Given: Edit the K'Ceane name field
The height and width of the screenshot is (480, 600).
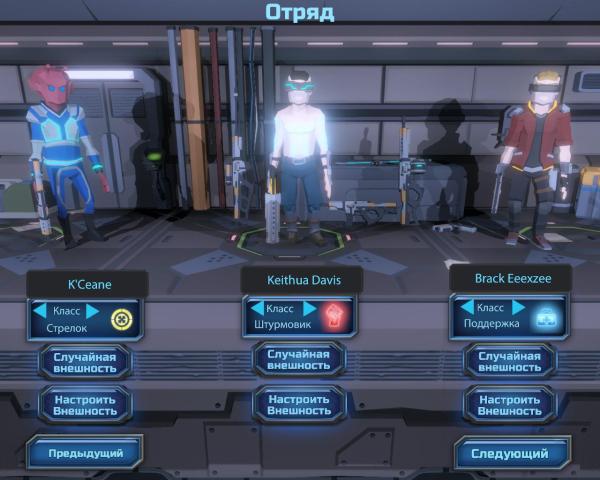Looking at the screenshot, I should (x=88, y=284).
